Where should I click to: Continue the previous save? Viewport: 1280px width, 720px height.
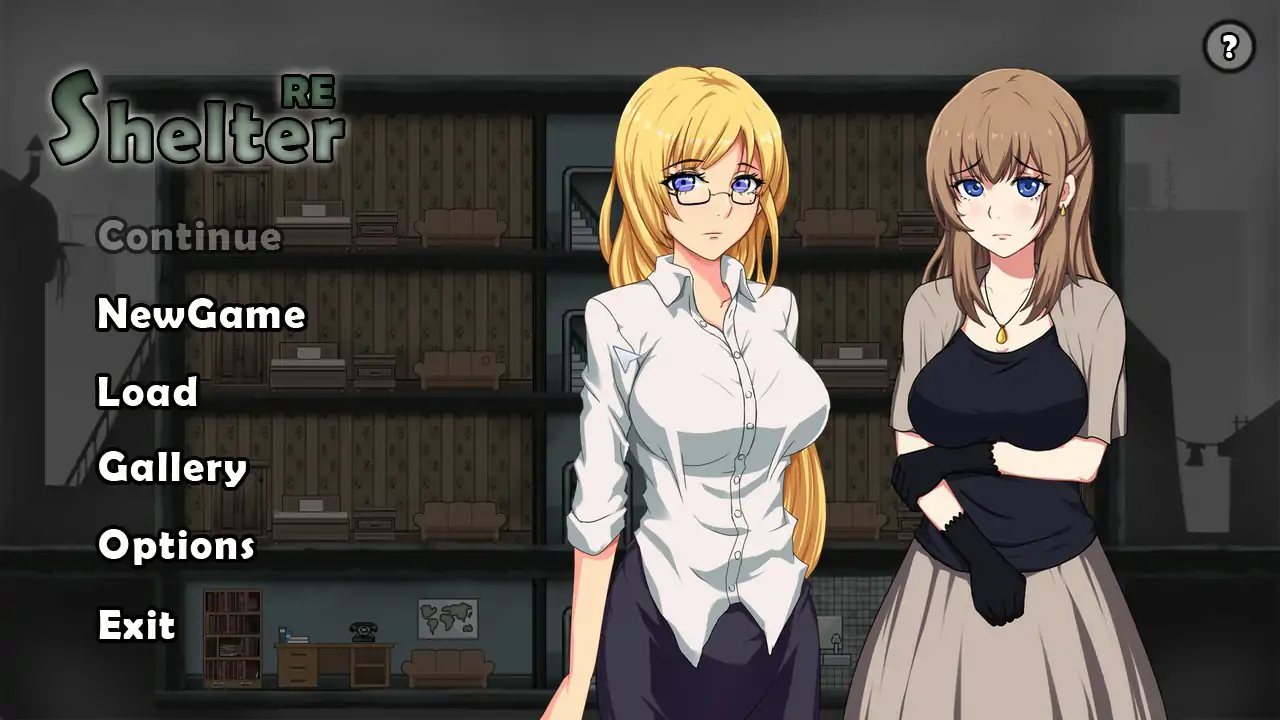188,237
